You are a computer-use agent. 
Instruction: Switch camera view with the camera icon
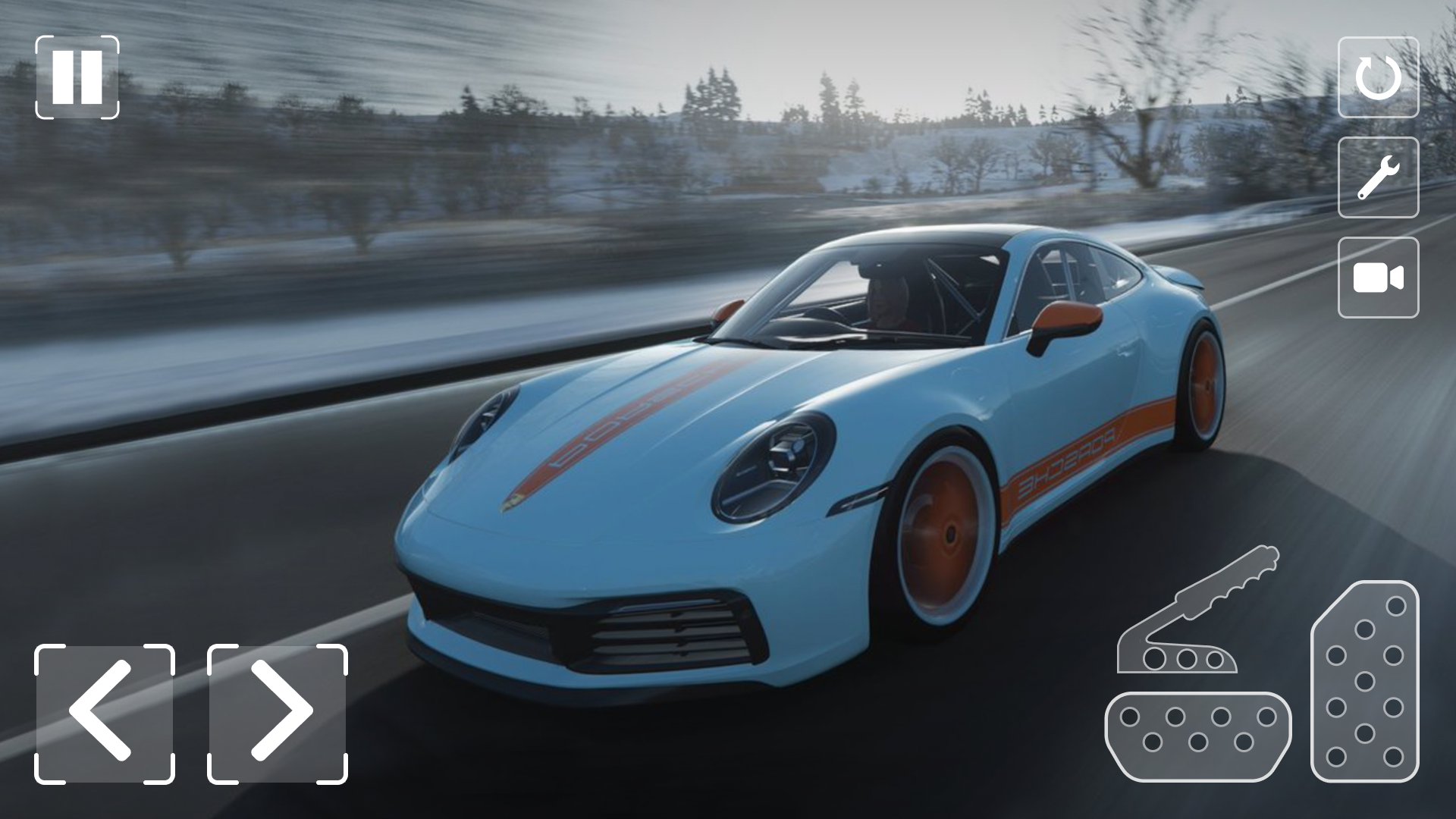(x=1378, y=278)
